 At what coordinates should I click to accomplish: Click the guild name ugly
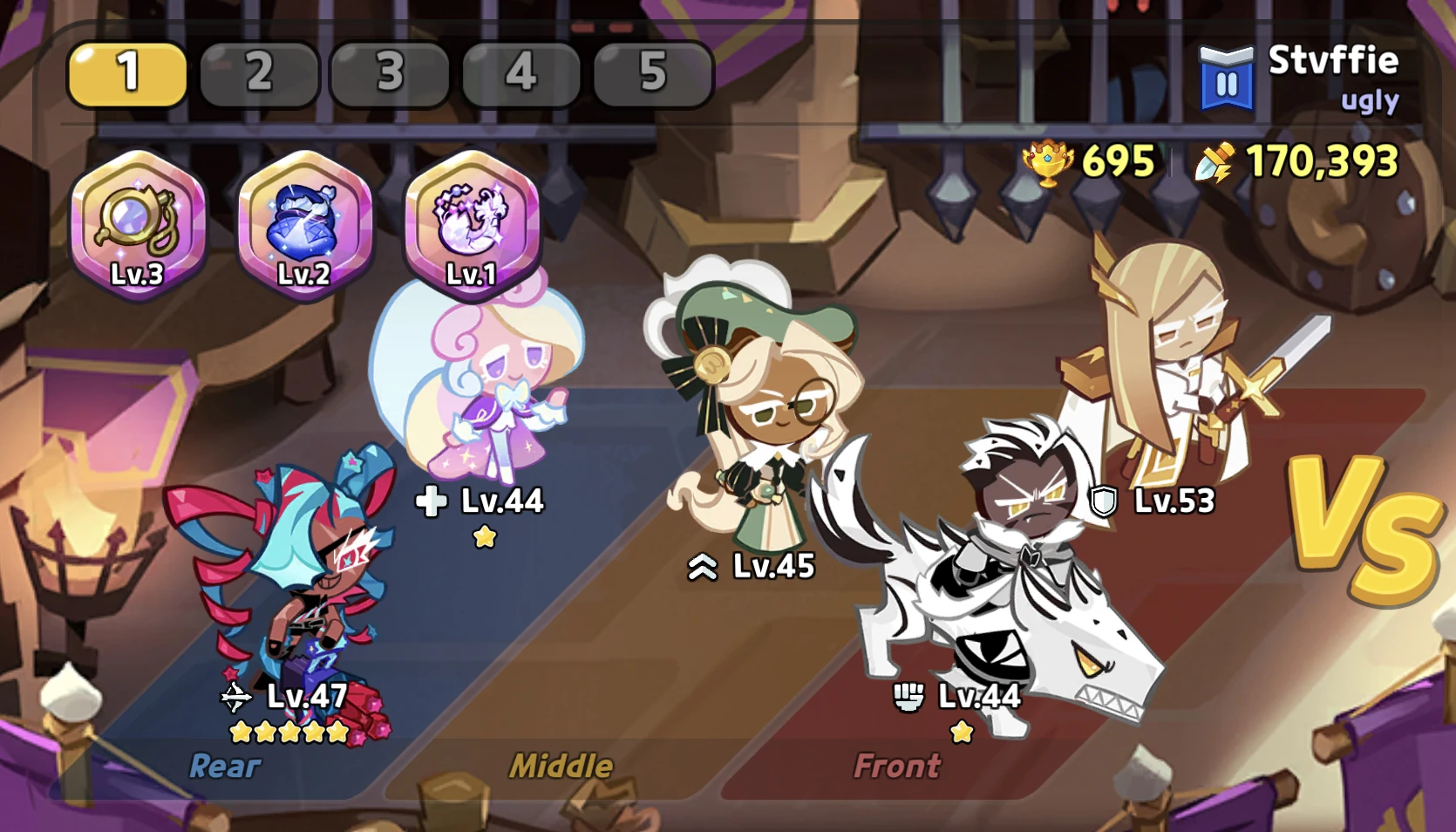coord(1370,100)
